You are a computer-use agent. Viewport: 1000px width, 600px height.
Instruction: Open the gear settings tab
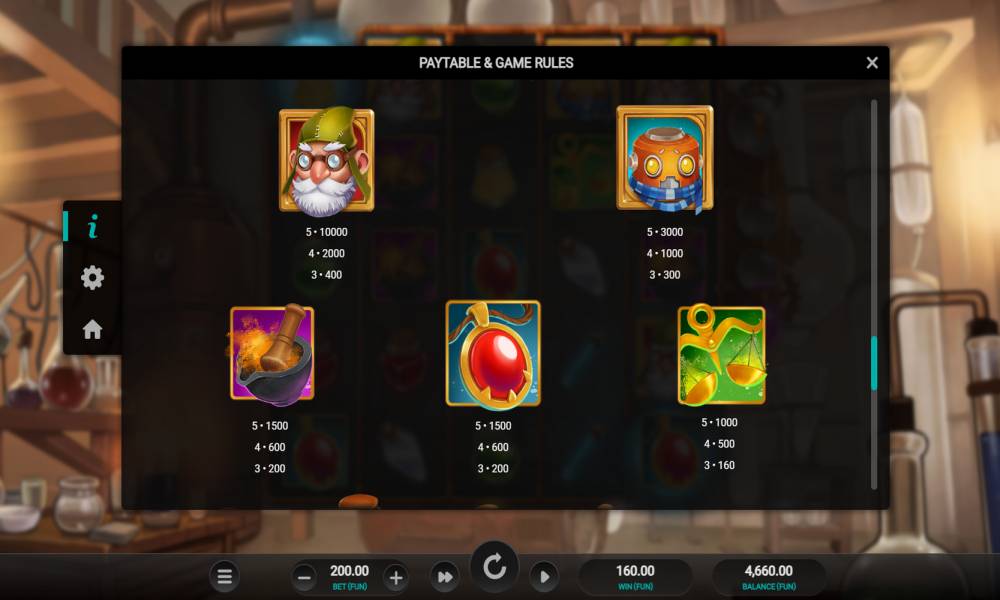pyautogui.click(x=93, y=278)
